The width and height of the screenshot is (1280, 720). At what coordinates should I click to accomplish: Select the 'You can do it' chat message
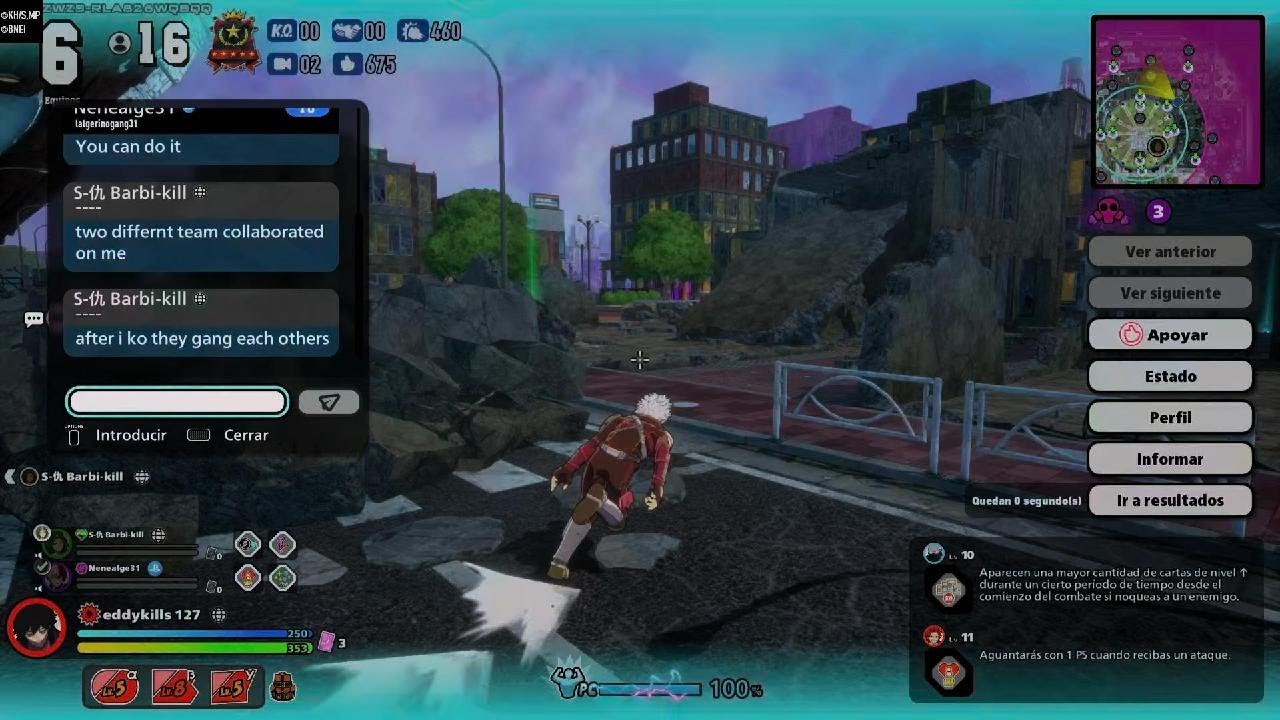[x=200, y=147]
